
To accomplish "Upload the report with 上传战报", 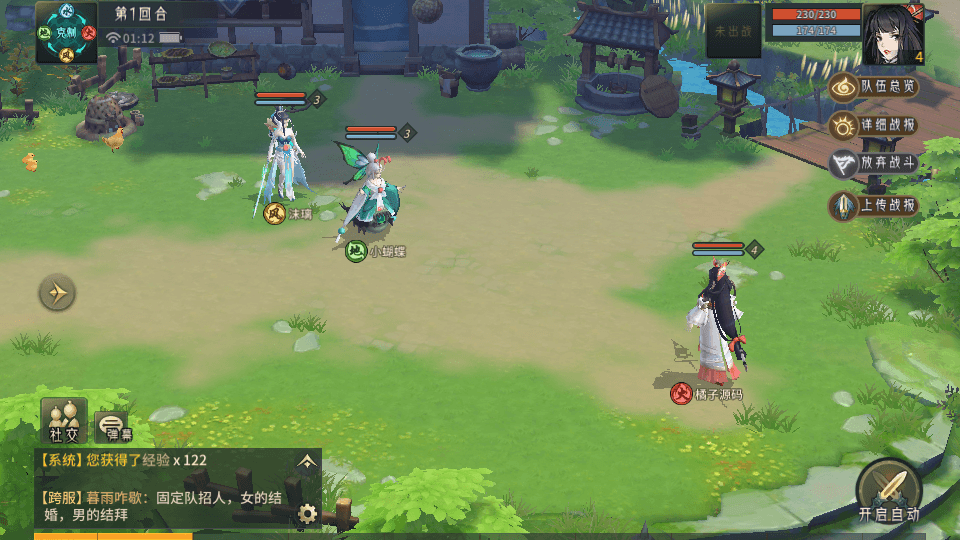I will point(874,205).
